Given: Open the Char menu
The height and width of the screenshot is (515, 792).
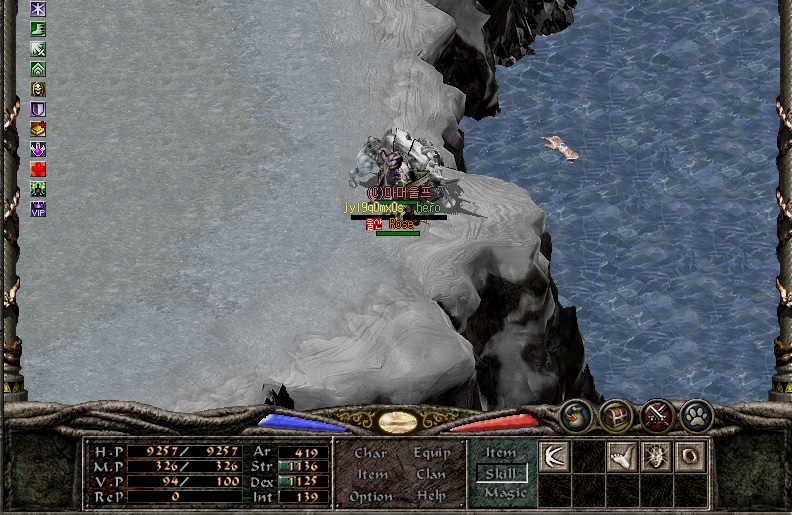Looking at the screenshot, I should tap(371, 453).
